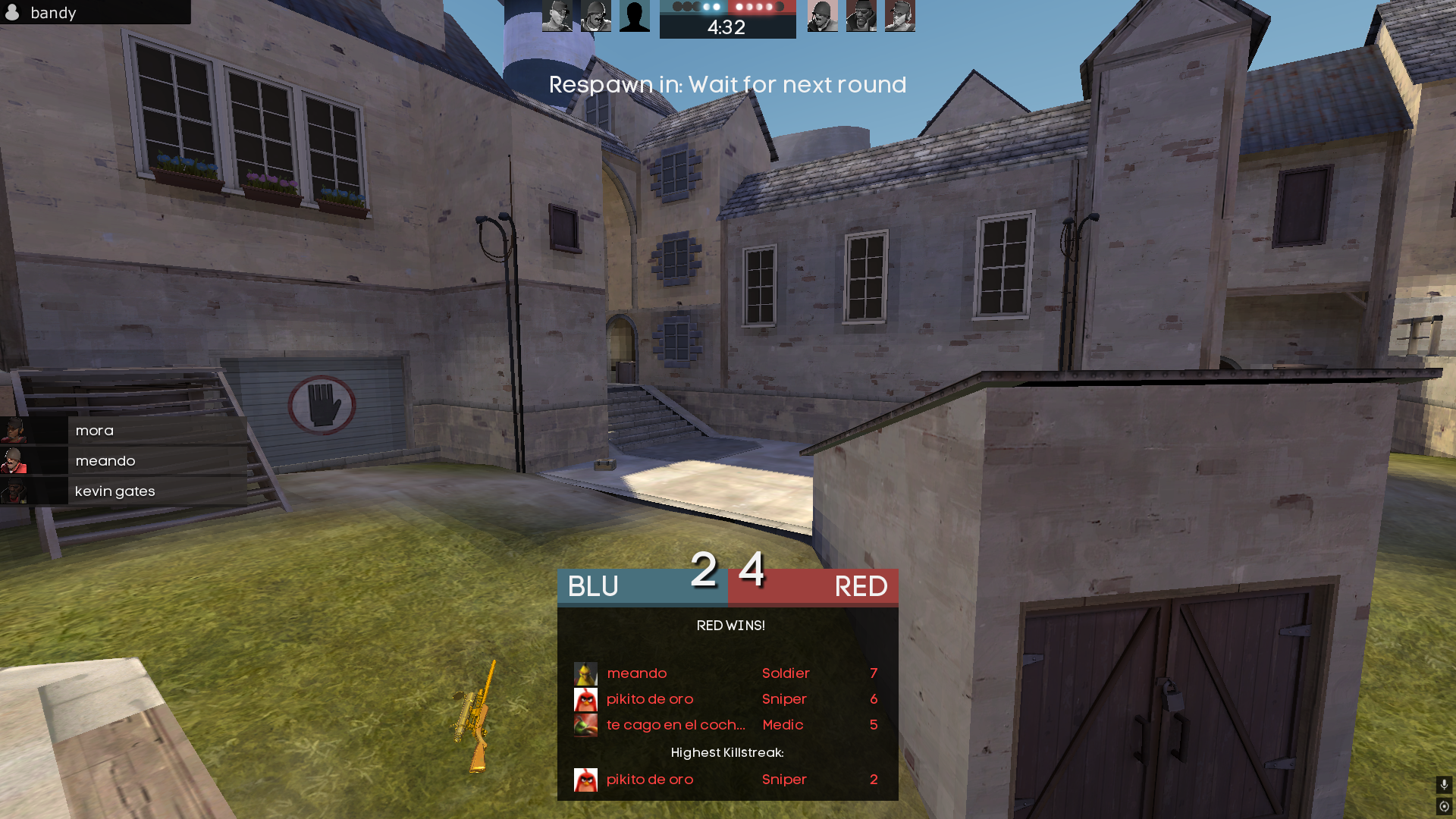Click the RED Demoman portrait in top bar
Viewport: 1456px width, 819px height.
coord(861,16)
